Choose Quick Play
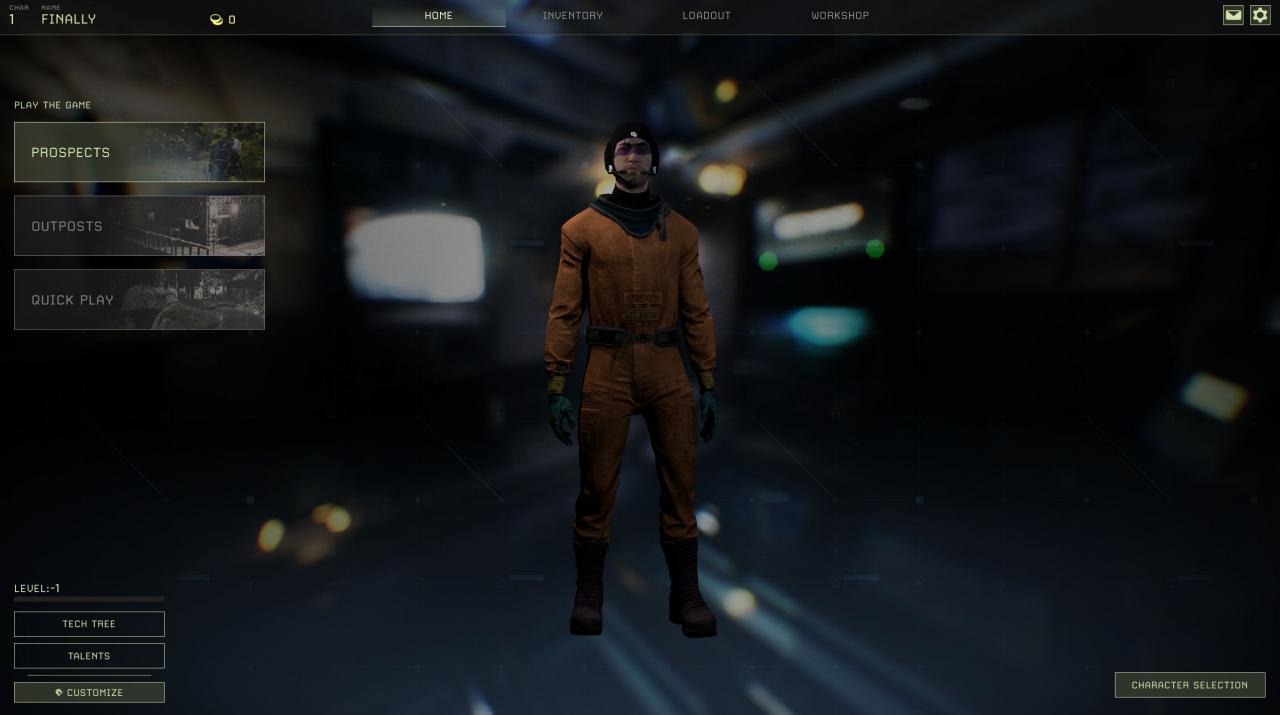 click(139, 299)
